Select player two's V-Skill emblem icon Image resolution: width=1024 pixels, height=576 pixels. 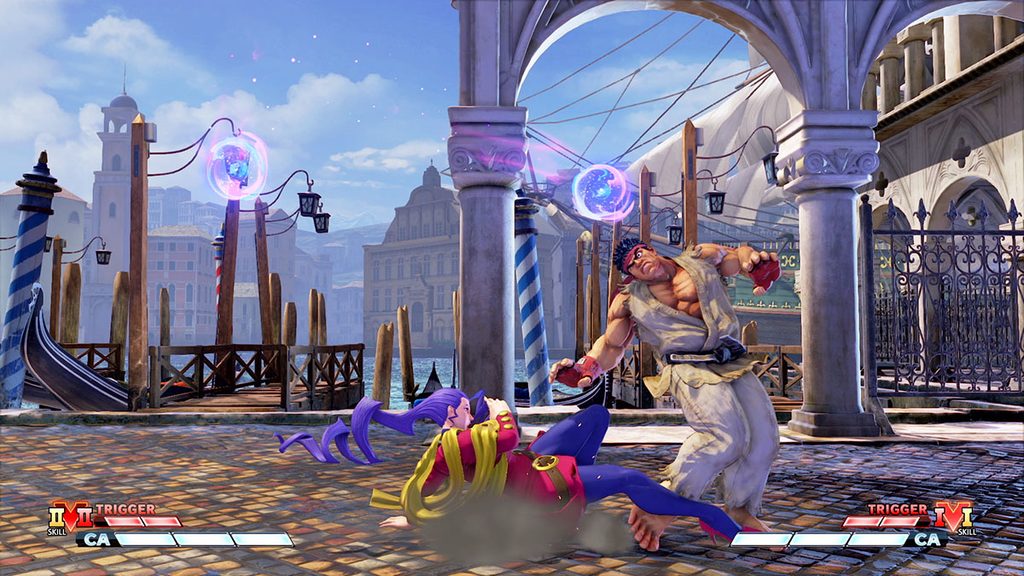[953, 517]
